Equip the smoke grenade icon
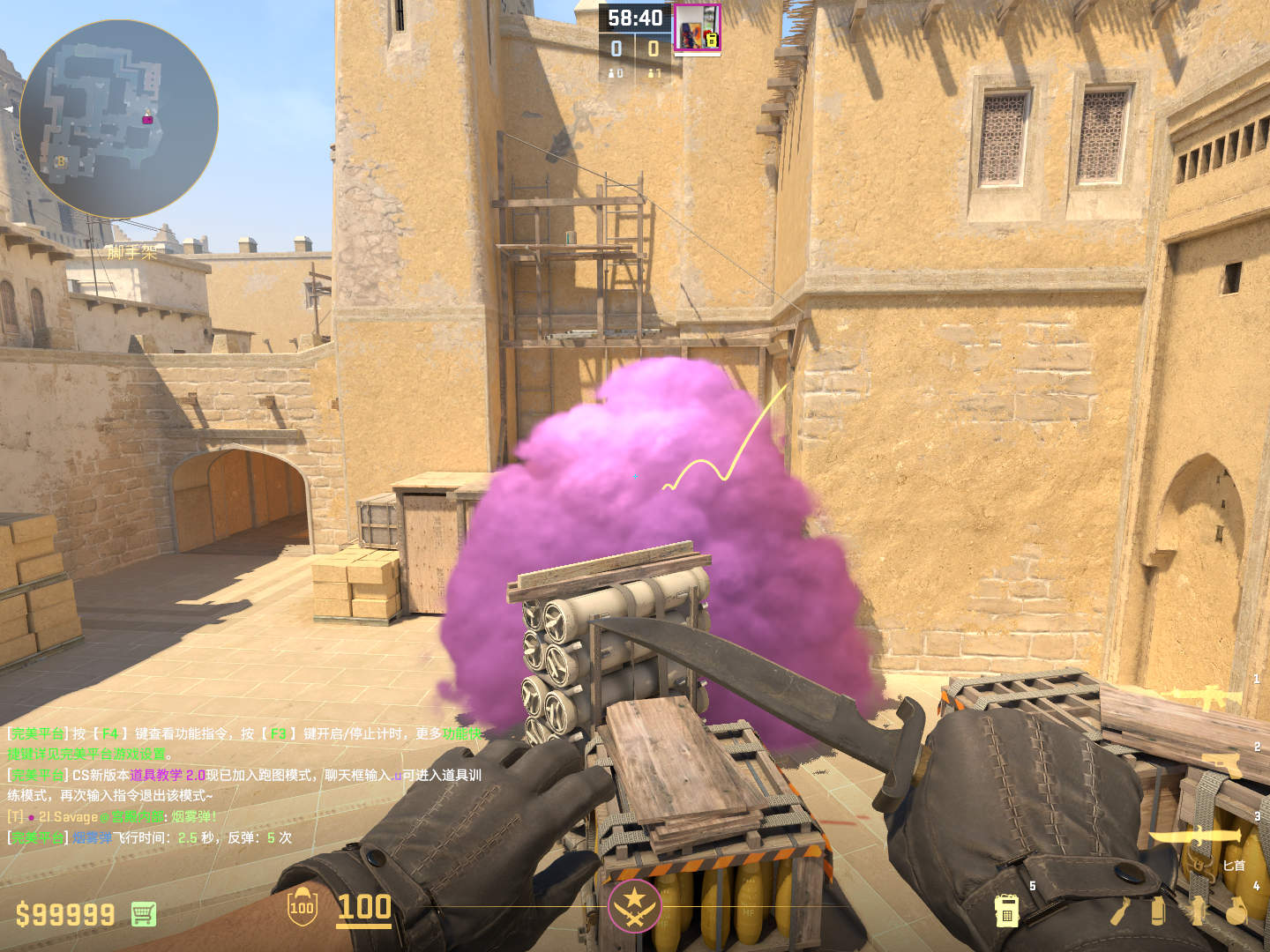The image size is (1270, 952). [1158, 911]
